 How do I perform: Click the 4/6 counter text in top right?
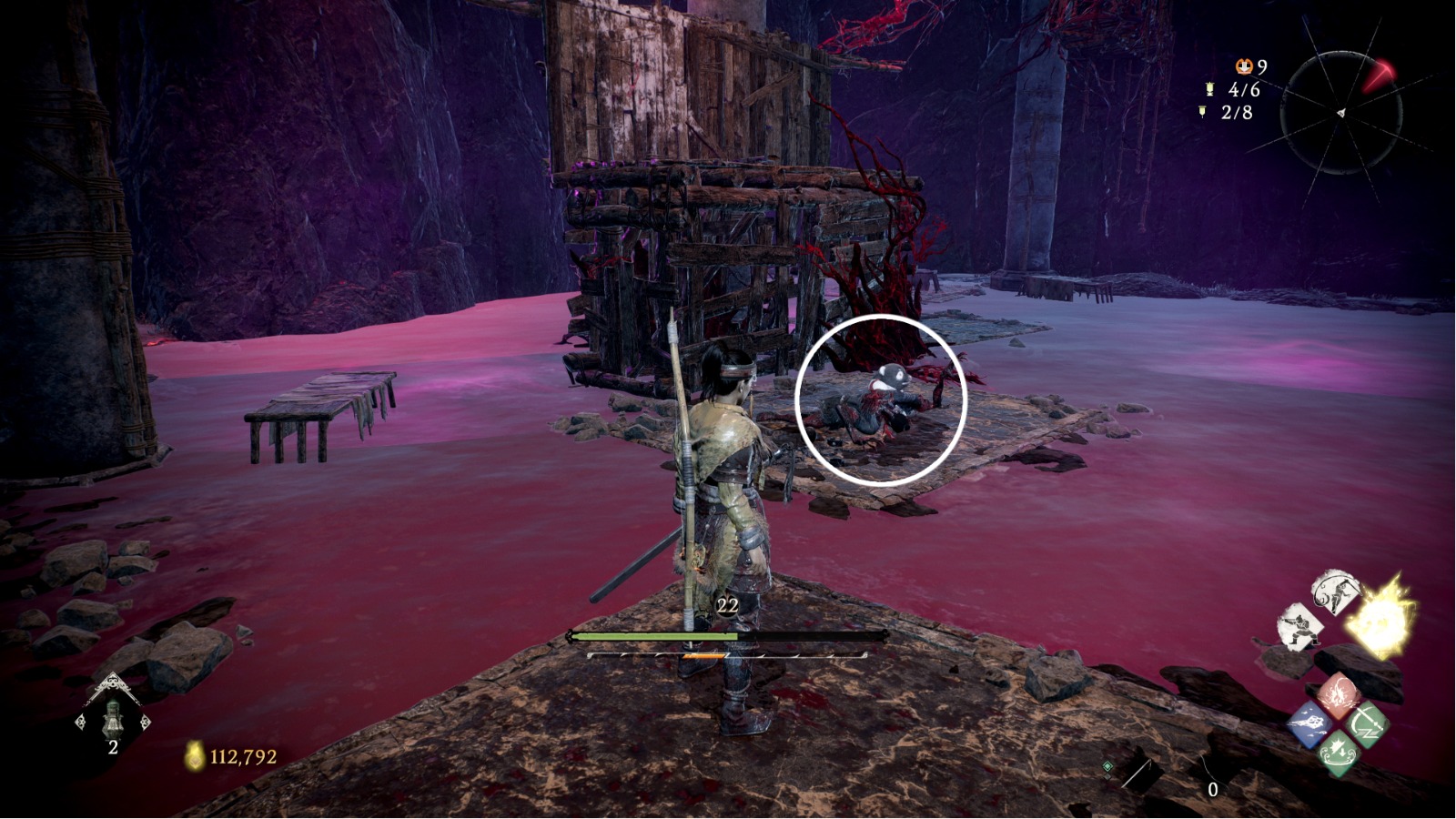[1244, 88]
